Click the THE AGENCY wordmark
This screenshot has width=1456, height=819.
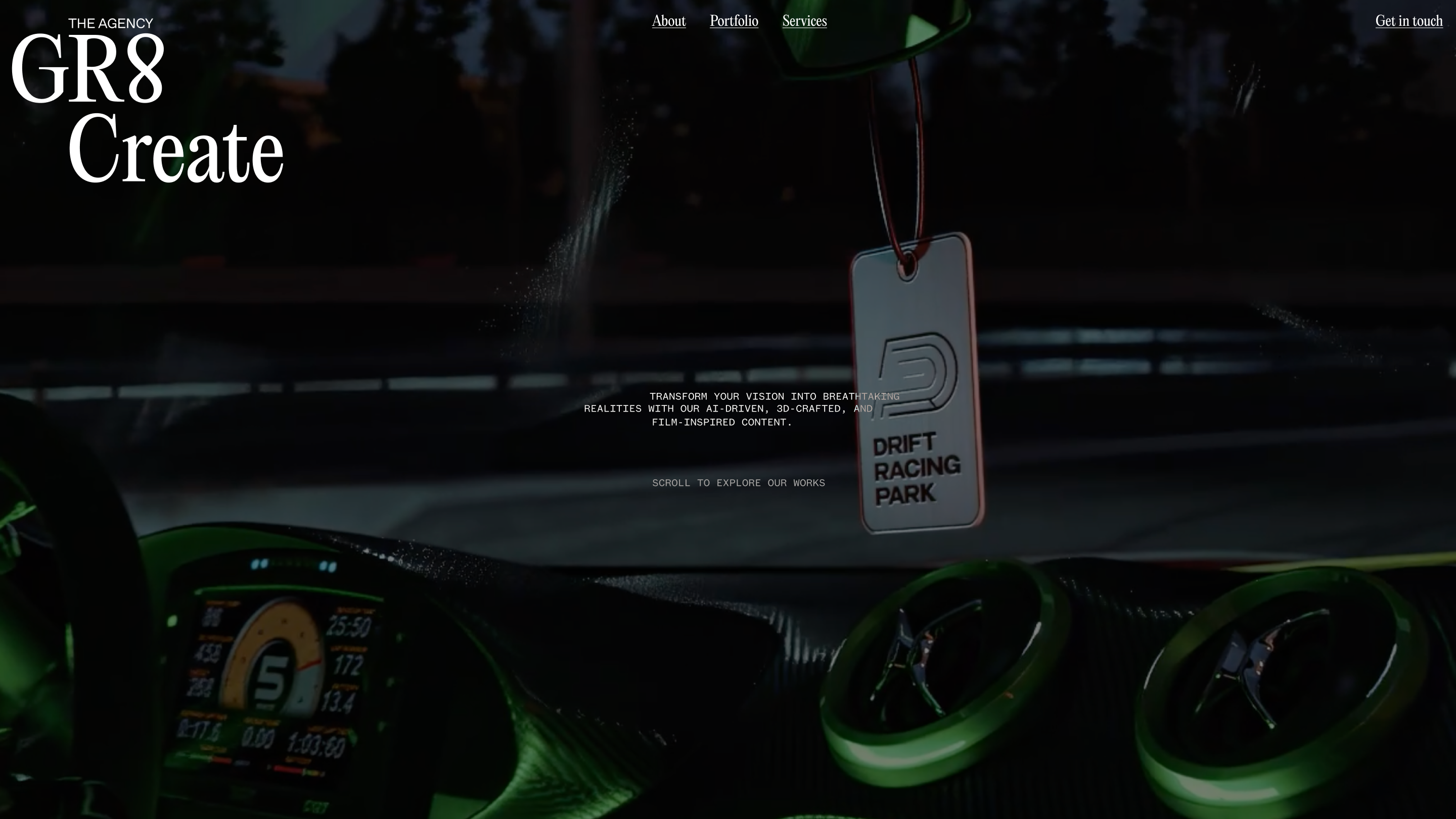coord(111,23)
